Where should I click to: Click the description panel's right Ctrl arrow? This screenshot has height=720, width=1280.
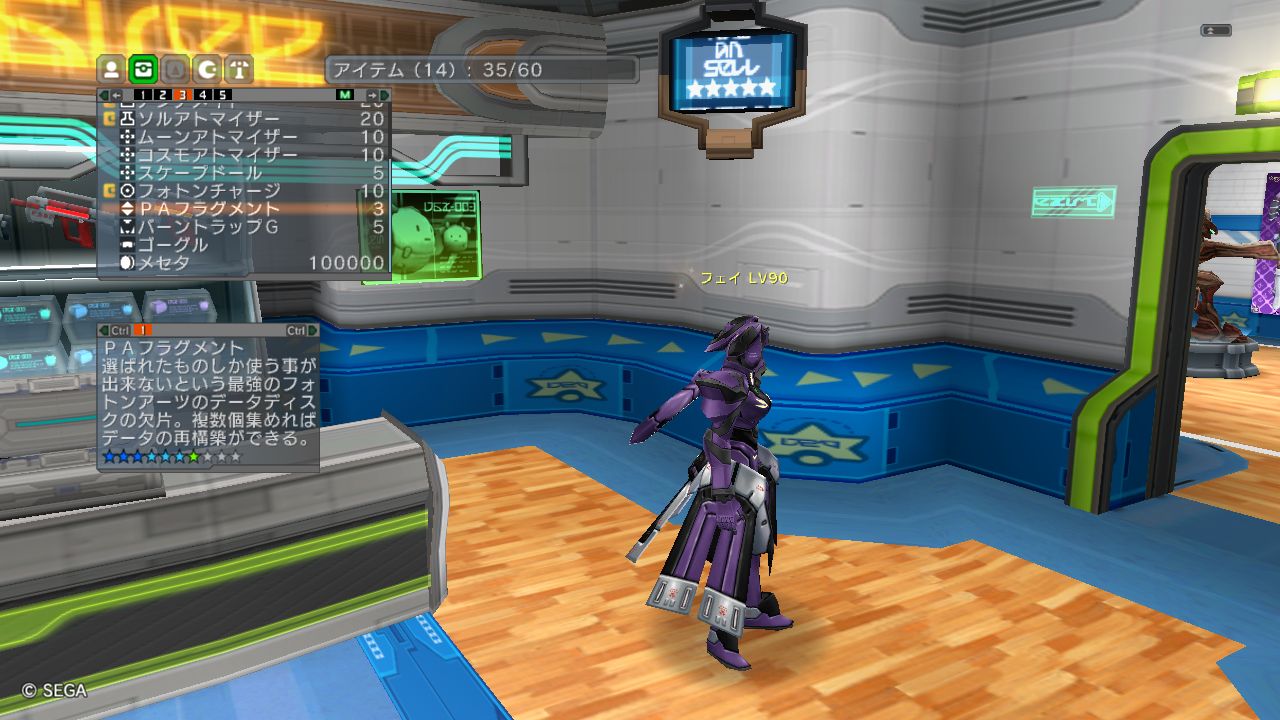pyautogui.click(x=313, y=330)
